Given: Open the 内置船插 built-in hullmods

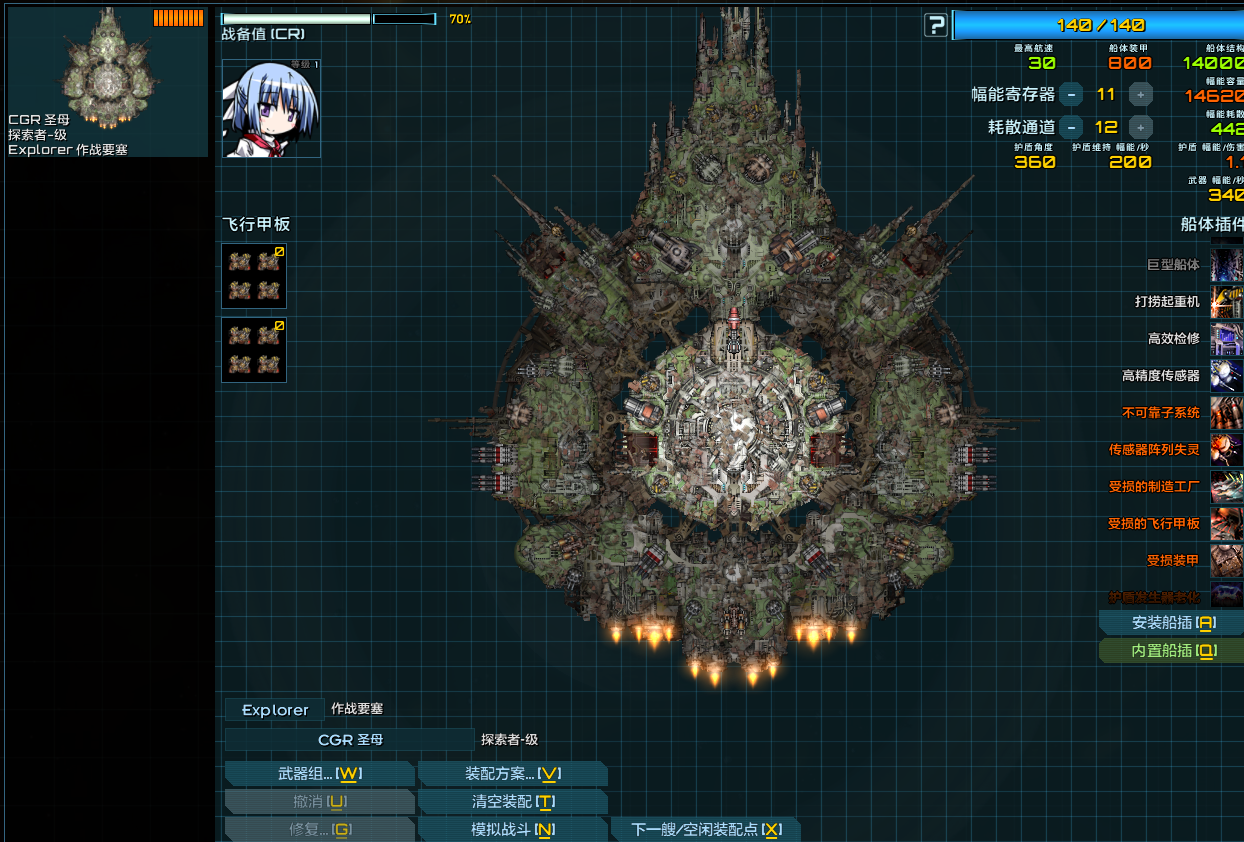Looking at the screenshot, I should 1172,651.
